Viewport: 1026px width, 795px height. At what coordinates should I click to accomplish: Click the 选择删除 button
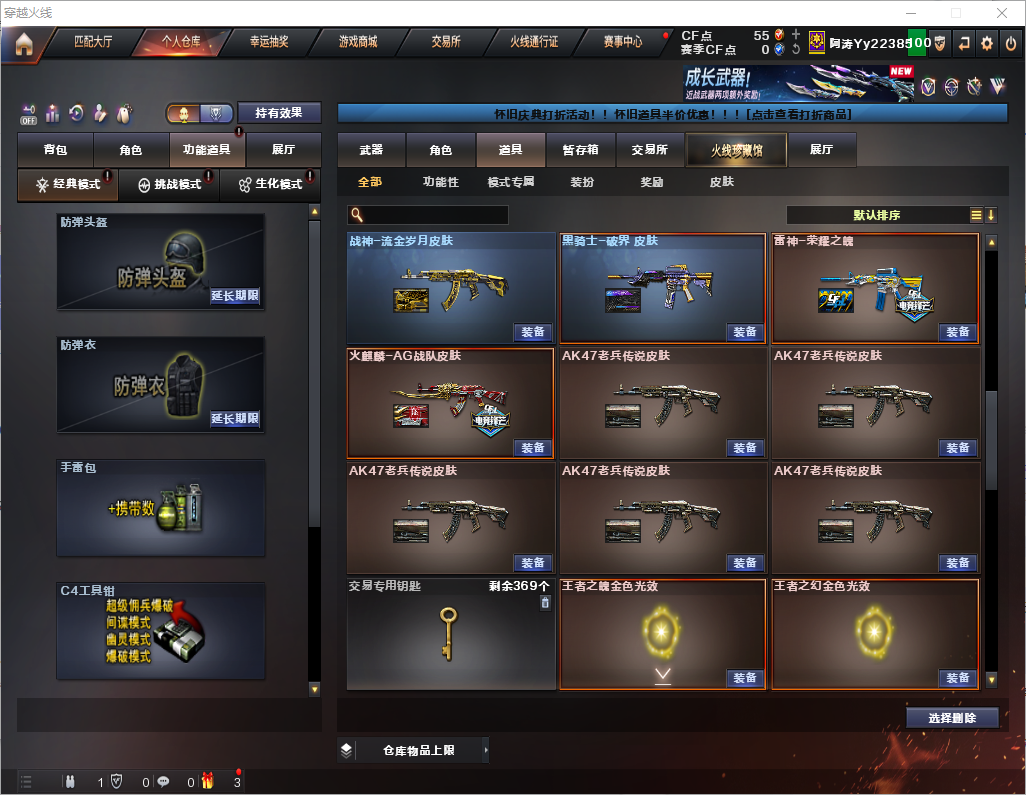[952, 718]
